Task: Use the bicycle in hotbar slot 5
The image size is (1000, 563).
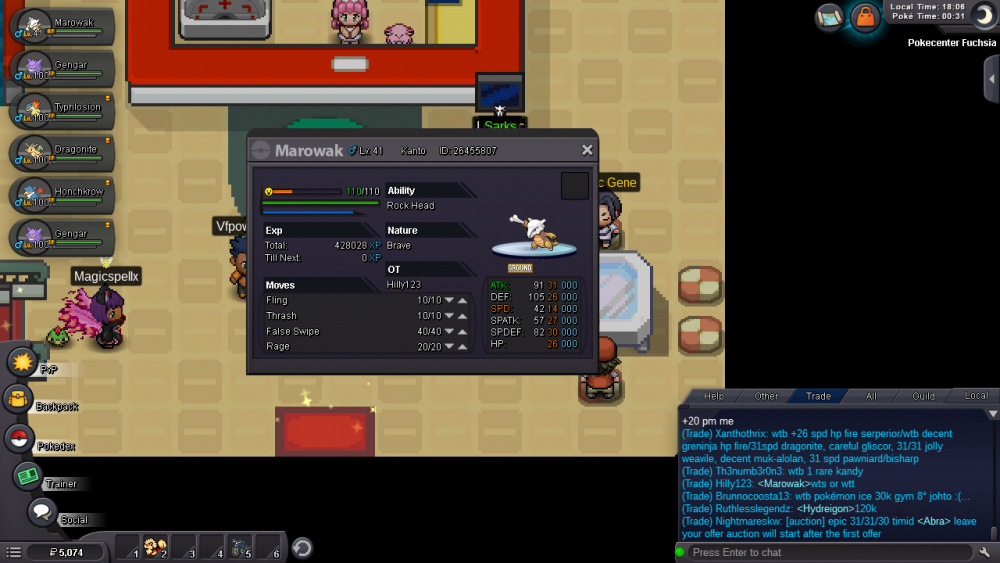Action: pos(238,548)
